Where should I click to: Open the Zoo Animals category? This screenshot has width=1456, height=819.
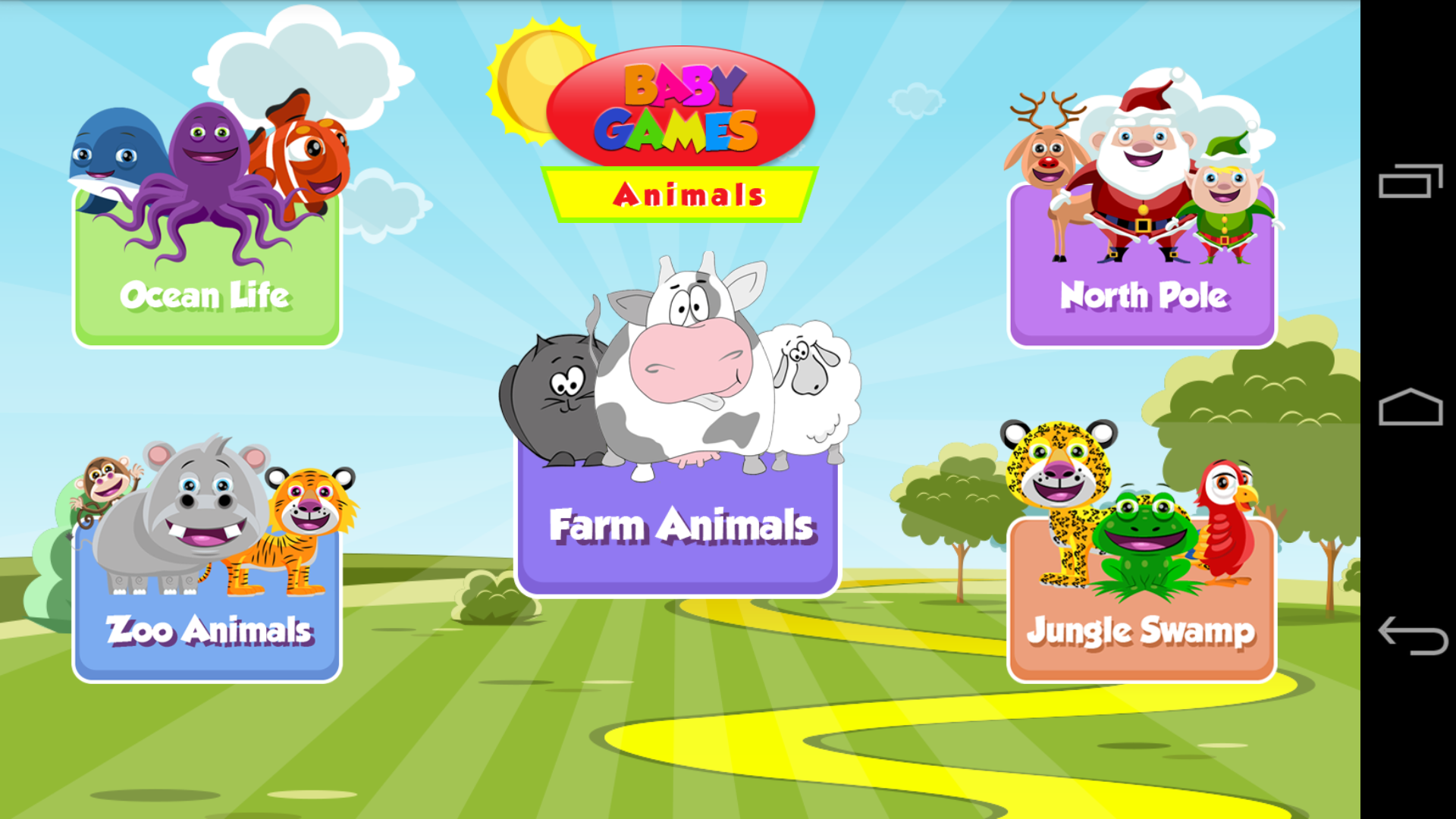click(x=206, y=629)
